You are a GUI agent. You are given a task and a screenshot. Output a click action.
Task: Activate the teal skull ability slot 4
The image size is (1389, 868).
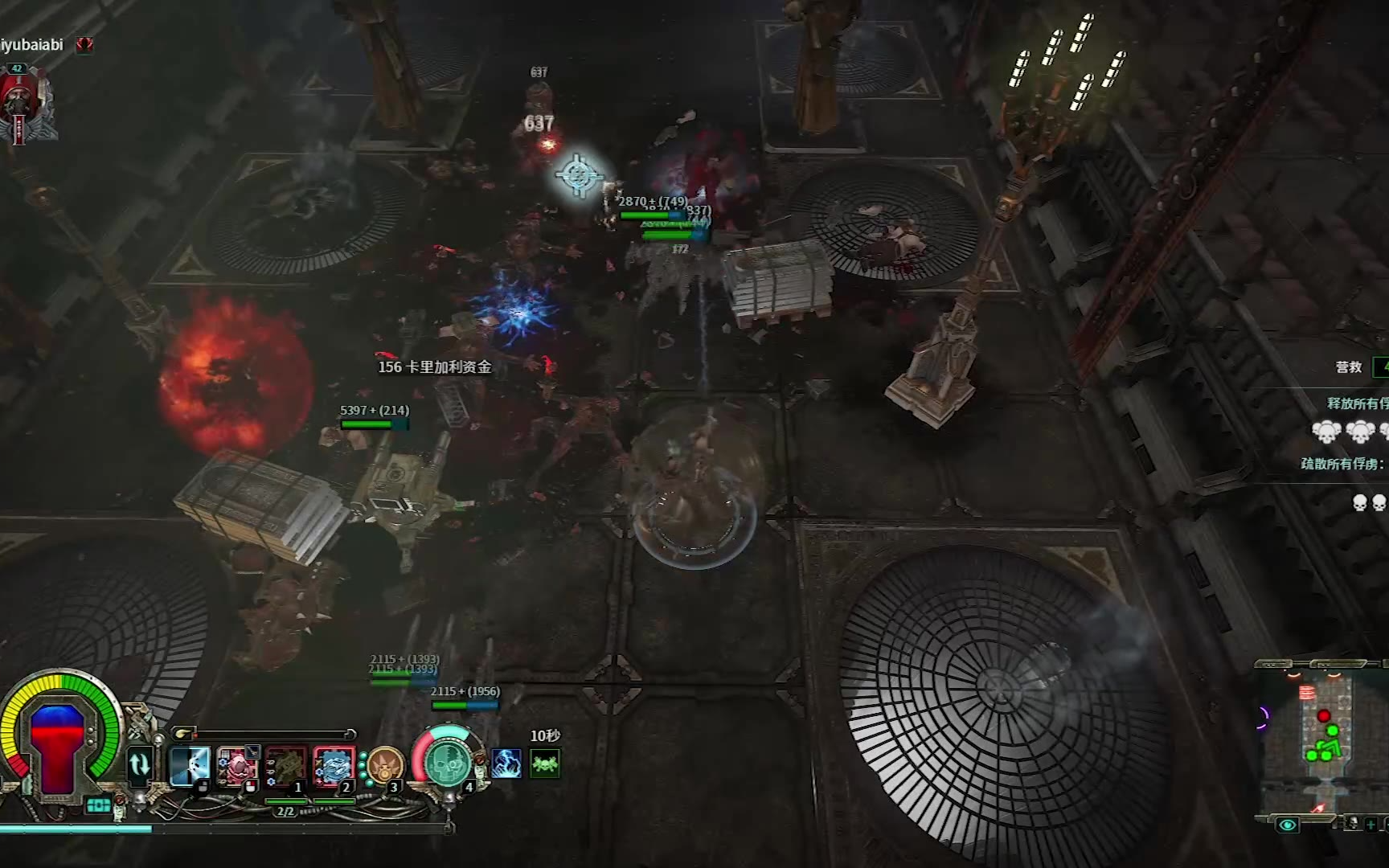coord(447,762)
